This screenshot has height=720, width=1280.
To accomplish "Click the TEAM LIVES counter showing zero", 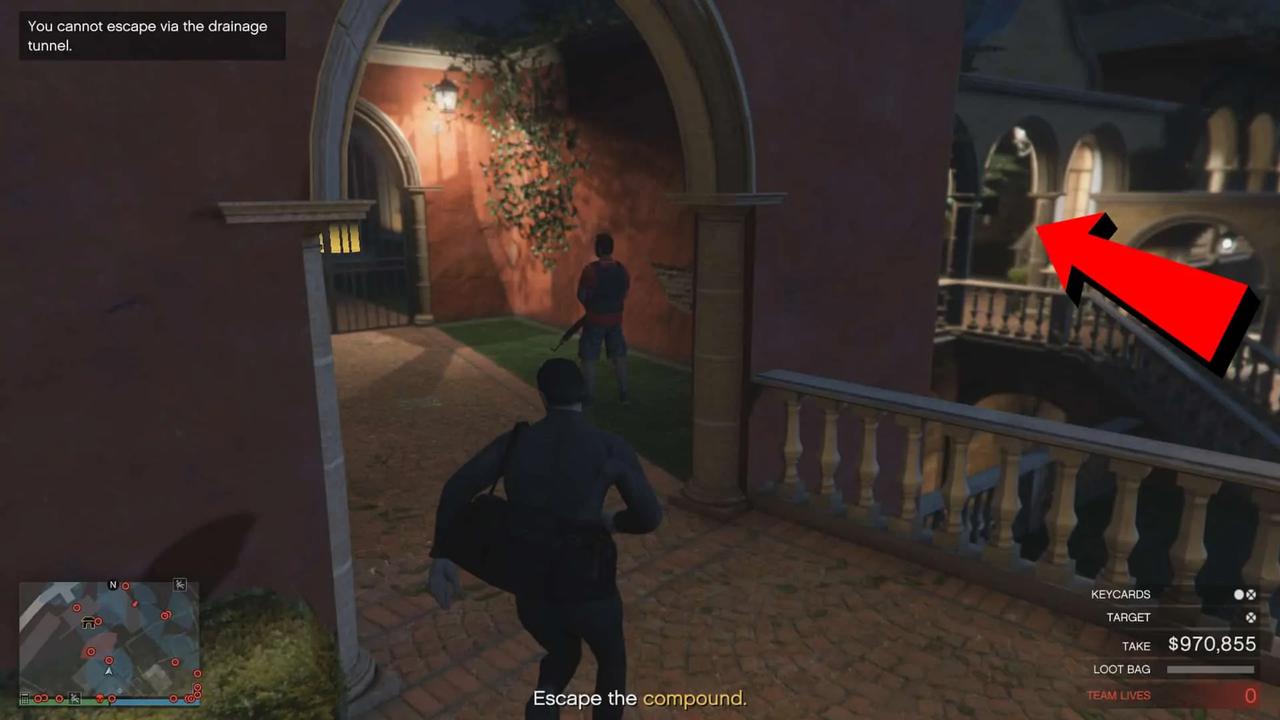I will tap(1249, 694).
